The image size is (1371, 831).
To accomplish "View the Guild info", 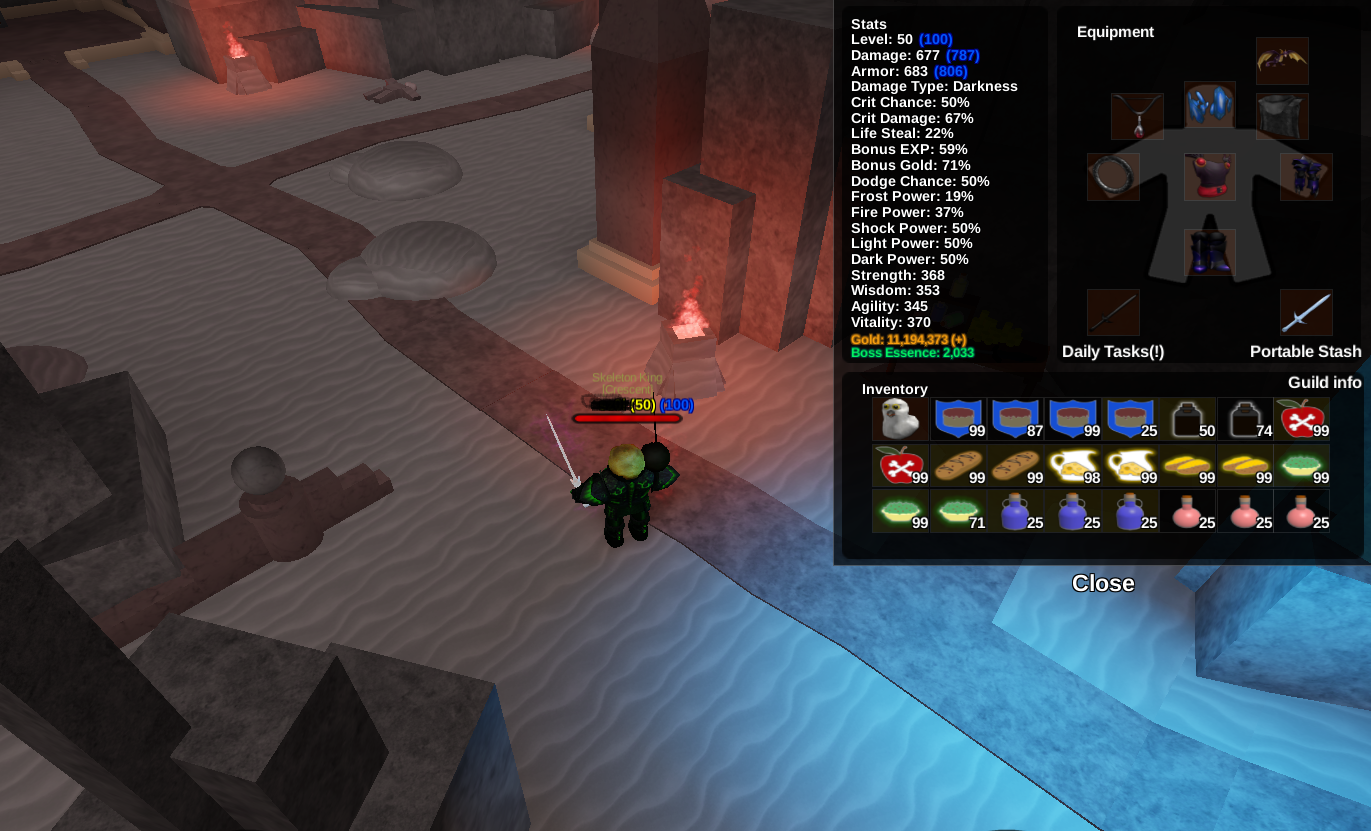I will coord(1324,382).
